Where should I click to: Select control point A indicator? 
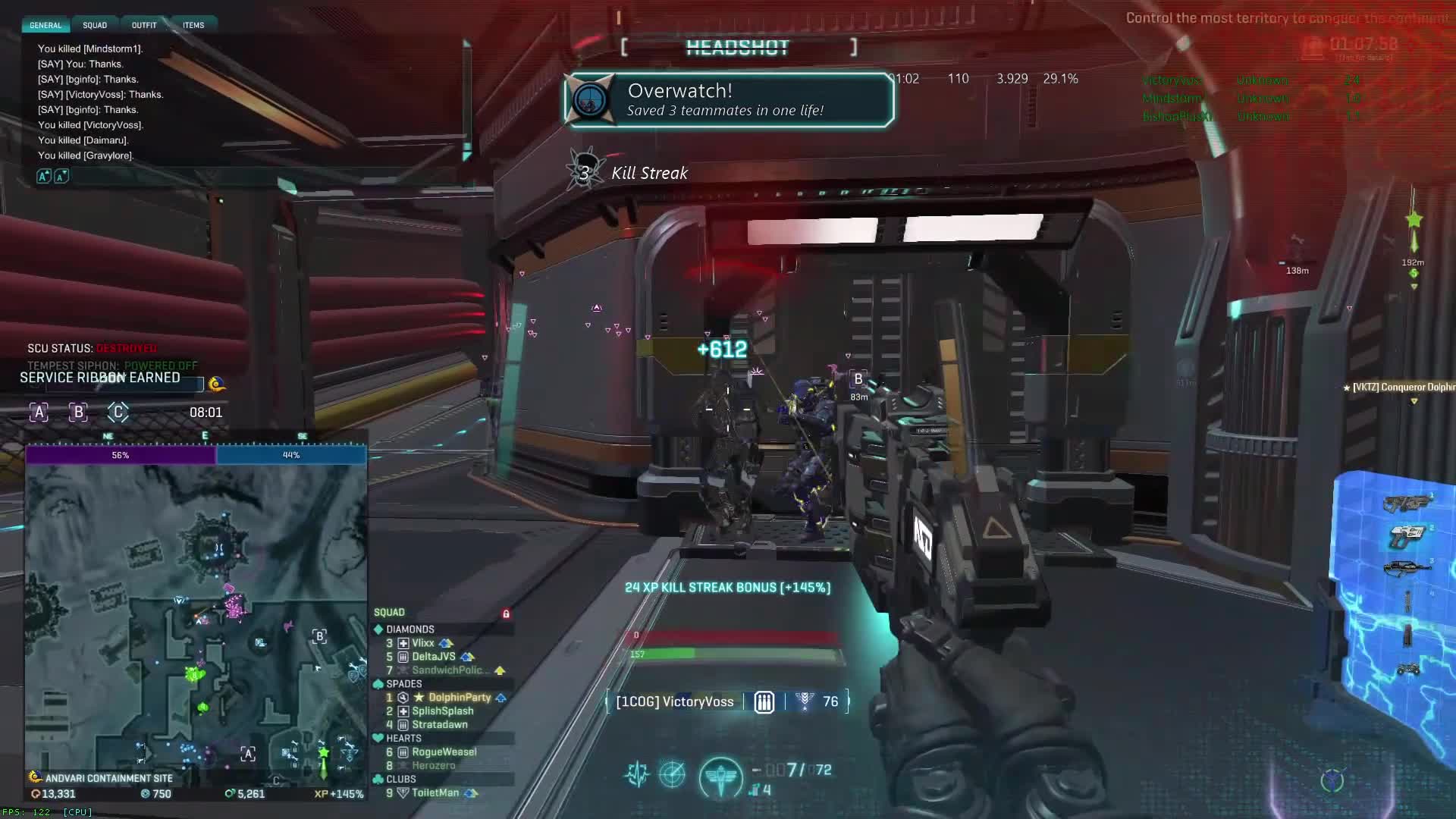[39, 413]
